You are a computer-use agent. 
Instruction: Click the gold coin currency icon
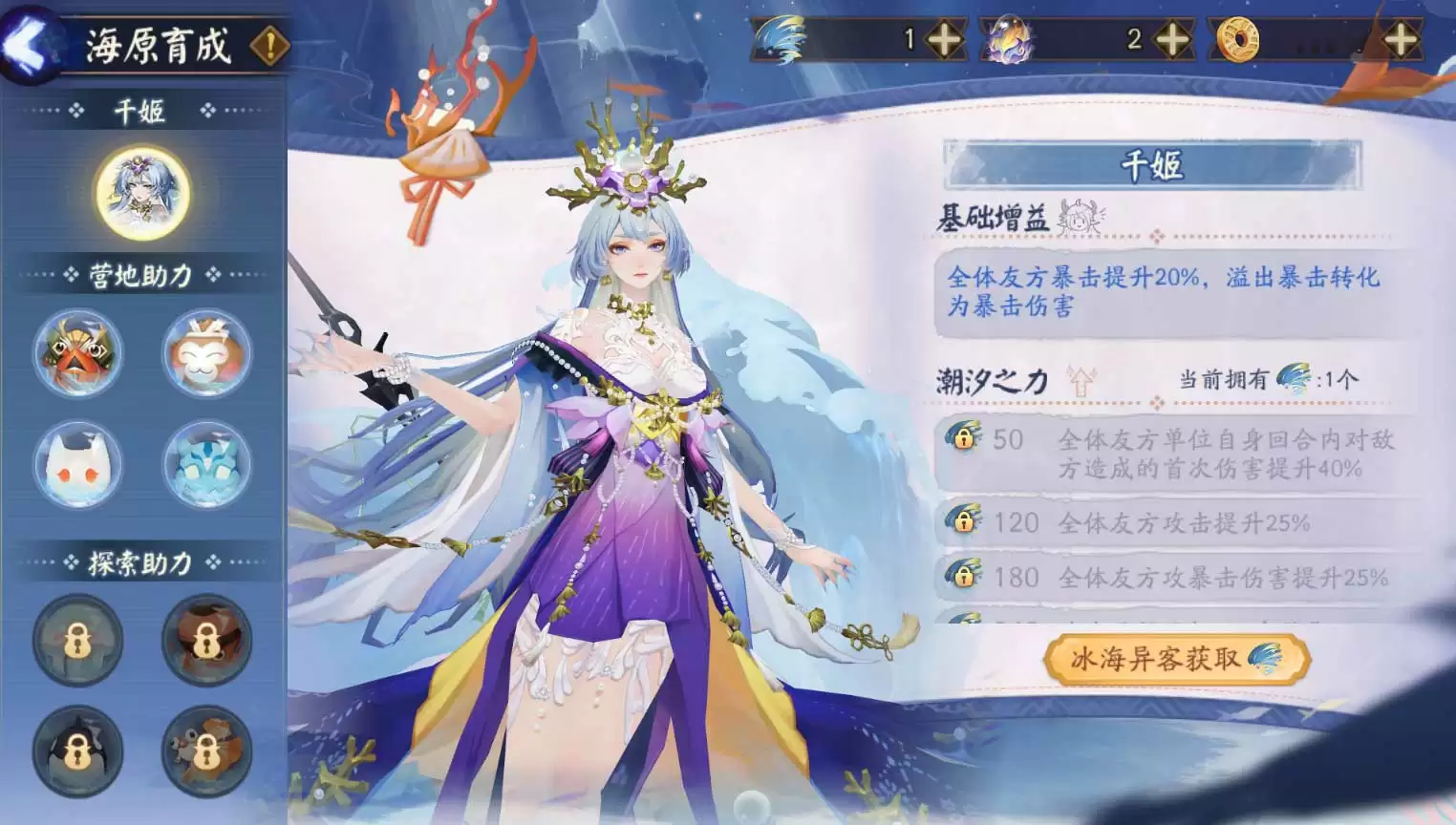[1237, 40]
